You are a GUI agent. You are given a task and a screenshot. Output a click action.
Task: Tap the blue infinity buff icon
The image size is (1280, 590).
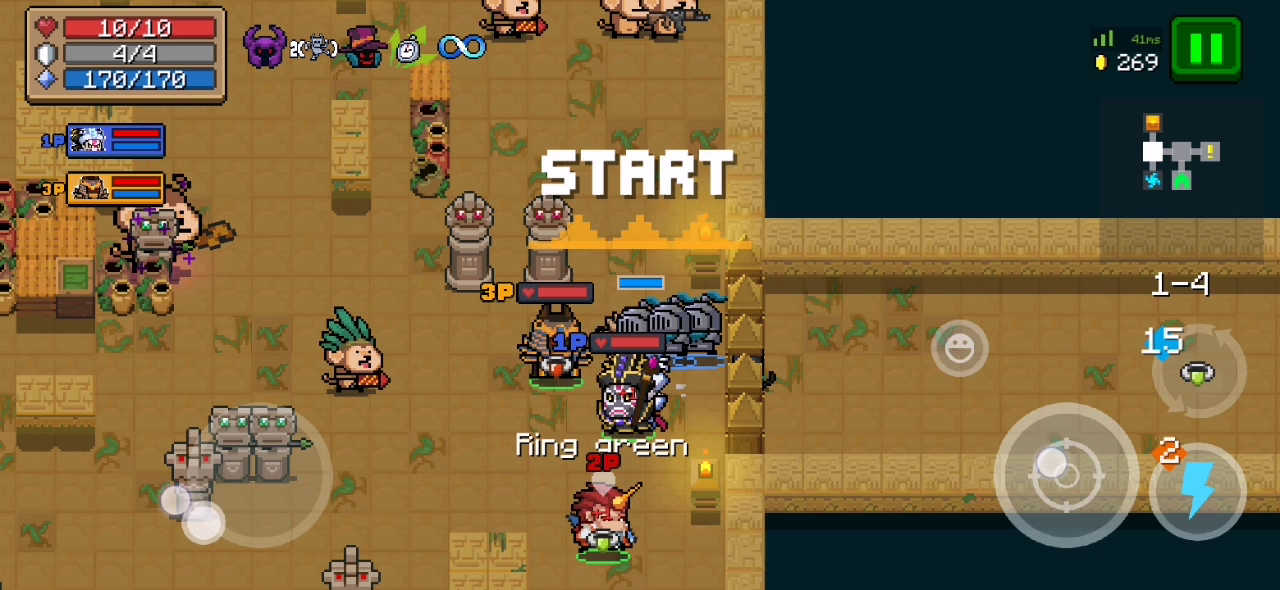(x=461, y=46)
